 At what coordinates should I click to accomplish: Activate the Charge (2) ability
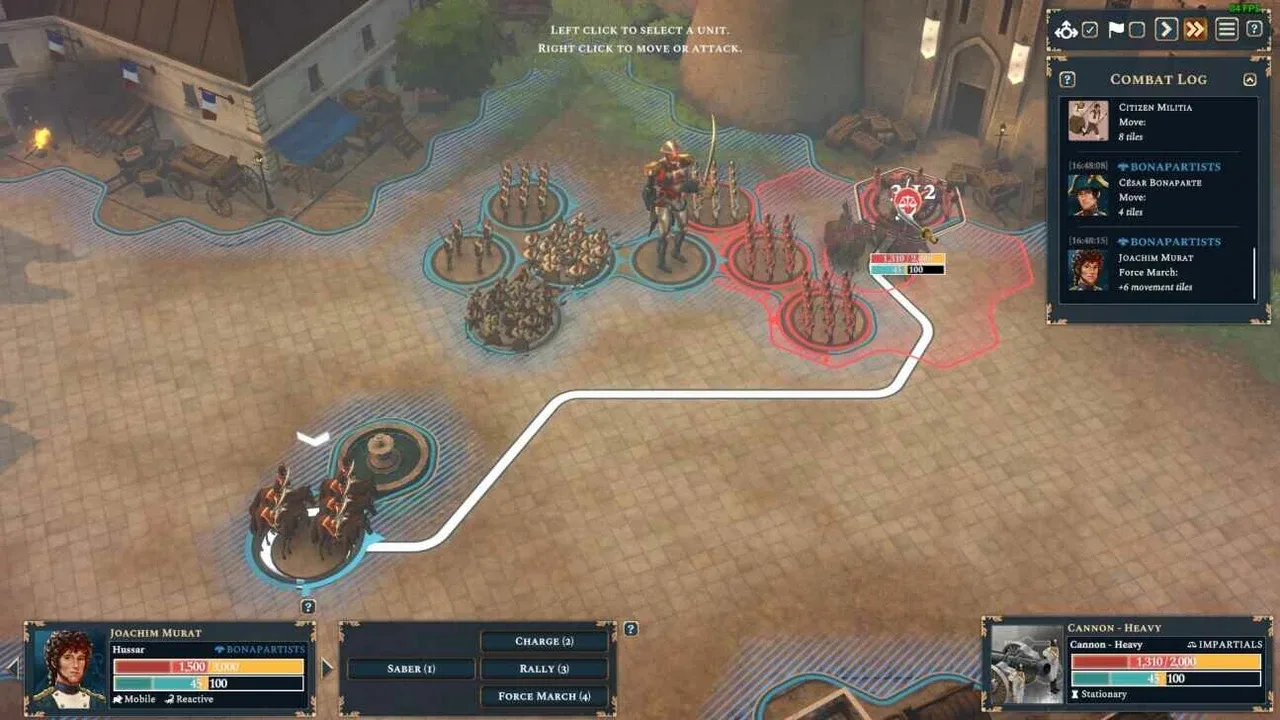click(x=544, y=641)
